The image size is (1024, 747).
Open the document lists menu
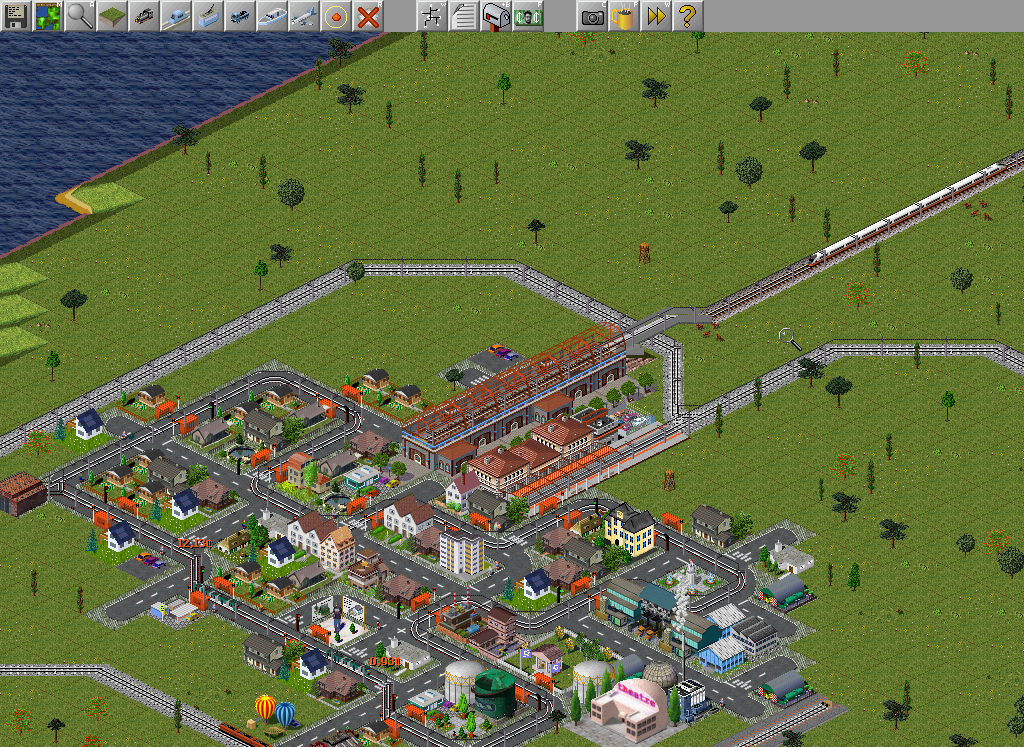tap(464, 16)
